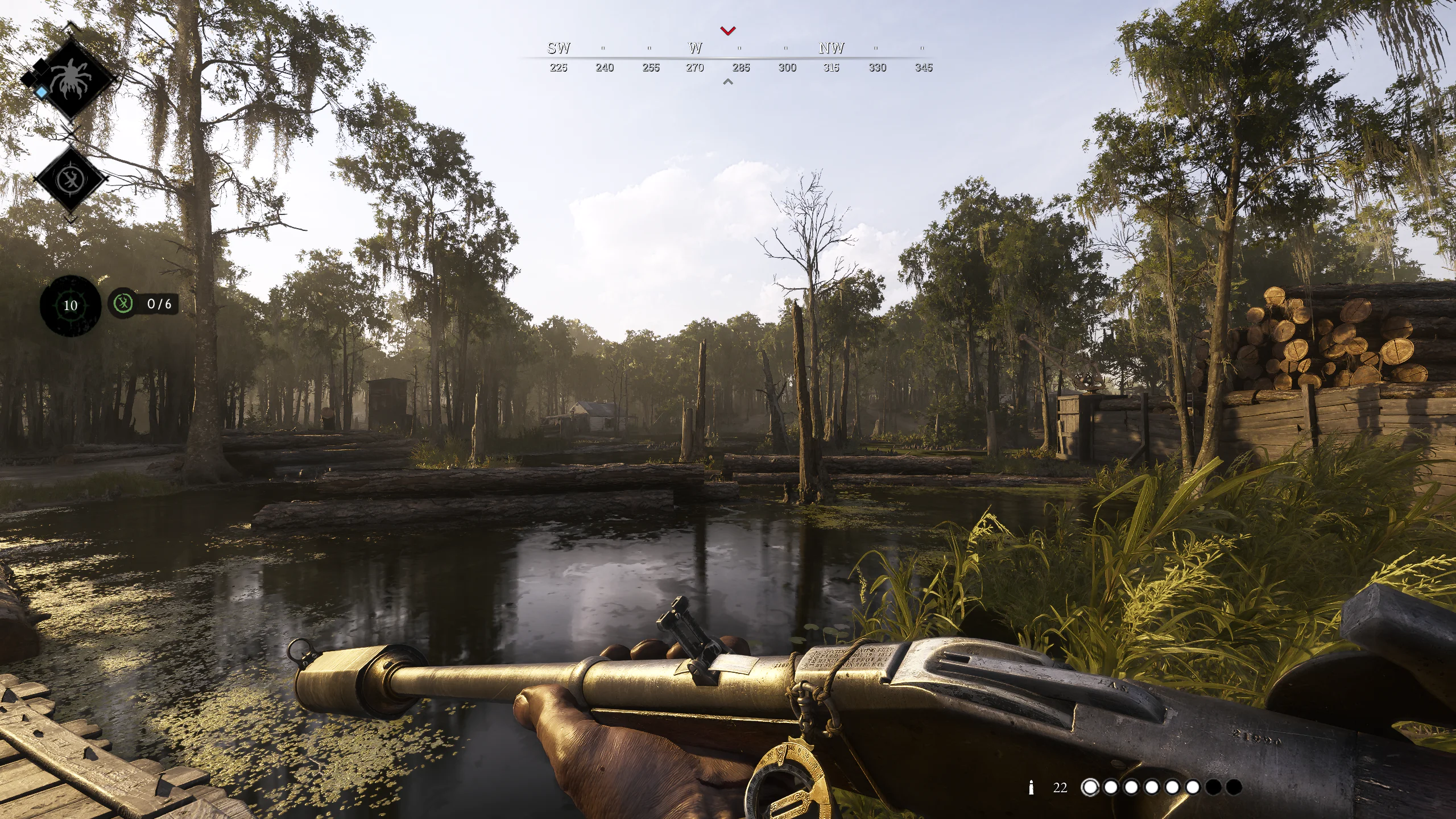Select the NW heading label on the compass

831,49
